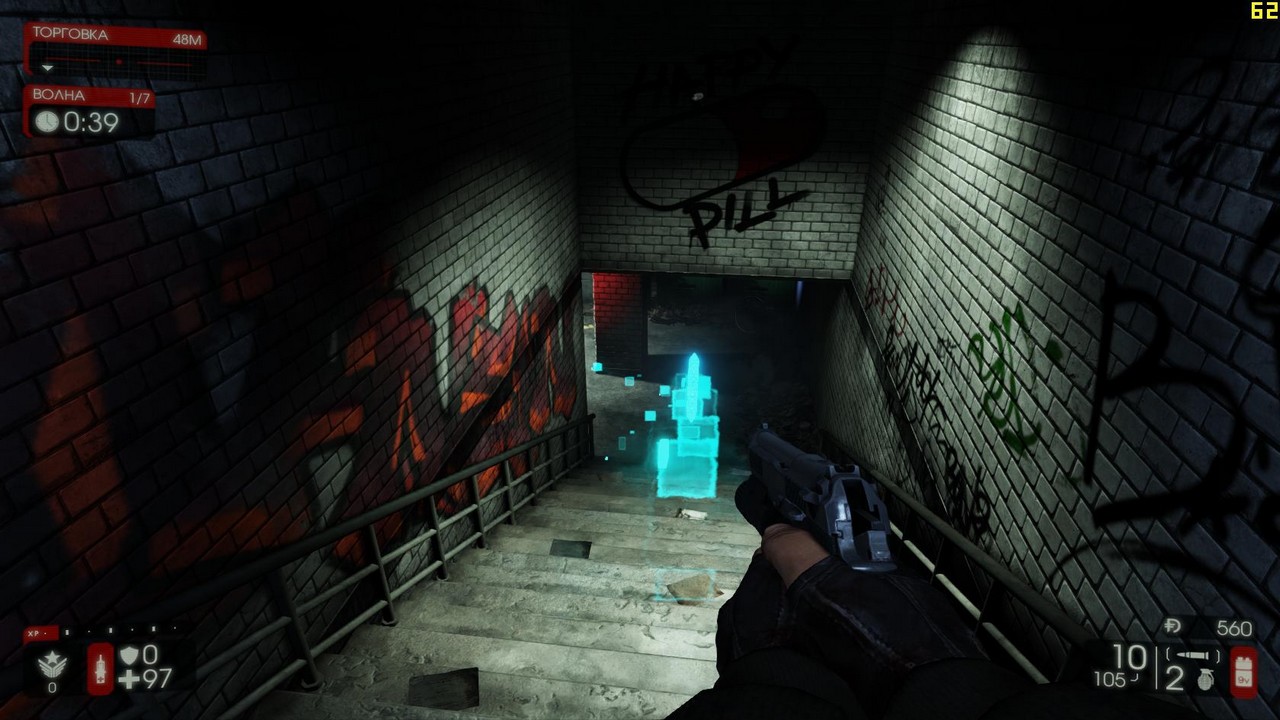The image size is (1280, 720).
Task: Select the health cross icon
Action: click(127, 678)
